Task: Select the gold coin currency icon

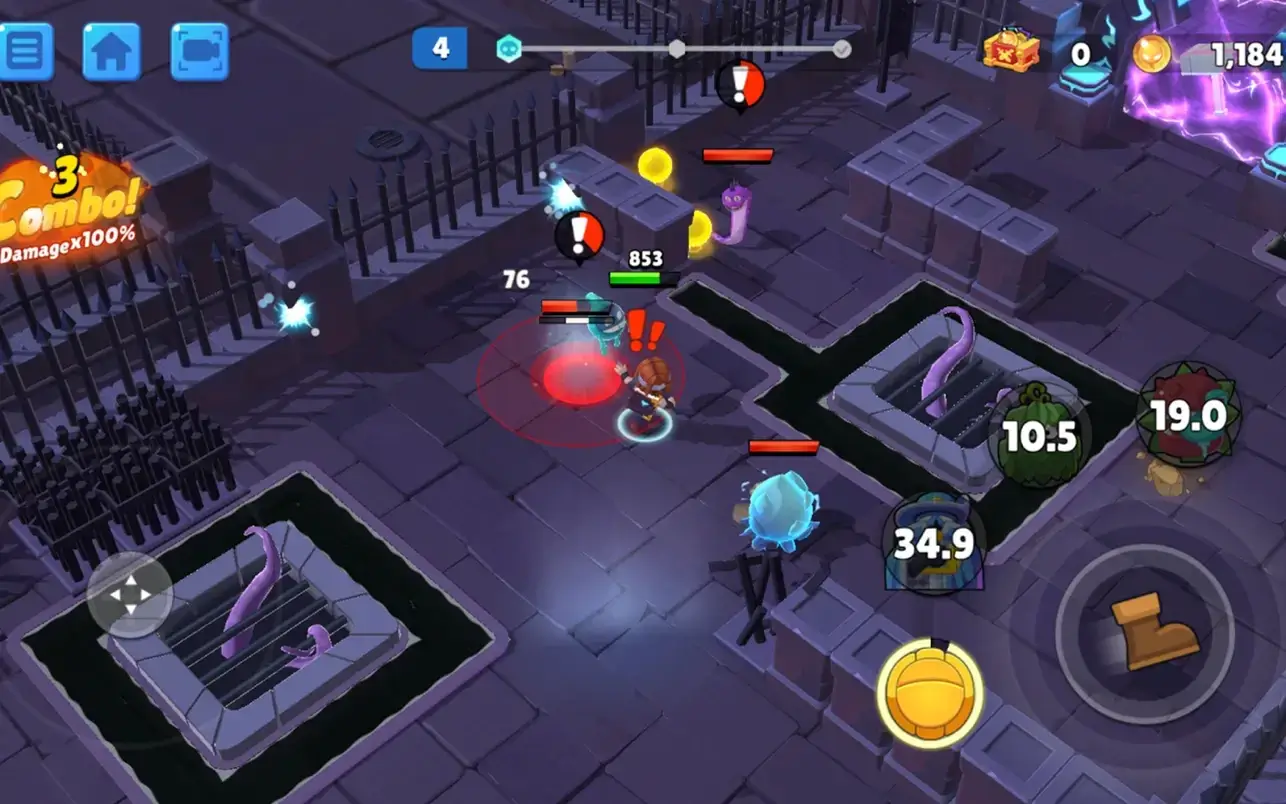Action: (1152, 53)
